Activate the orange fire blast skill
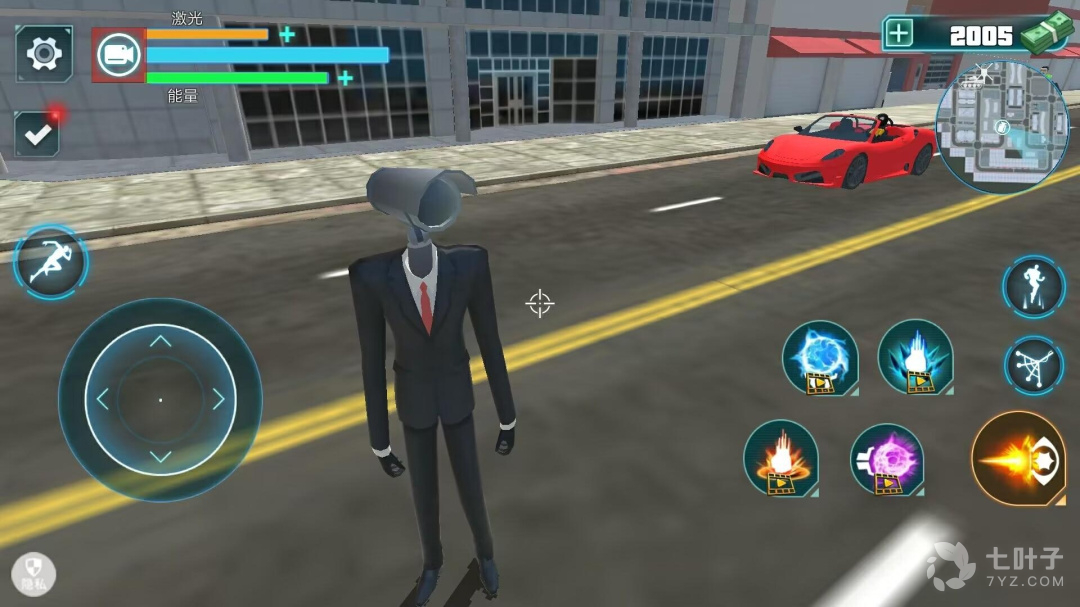The image size is (1080, 607). [x=781, y=457]
